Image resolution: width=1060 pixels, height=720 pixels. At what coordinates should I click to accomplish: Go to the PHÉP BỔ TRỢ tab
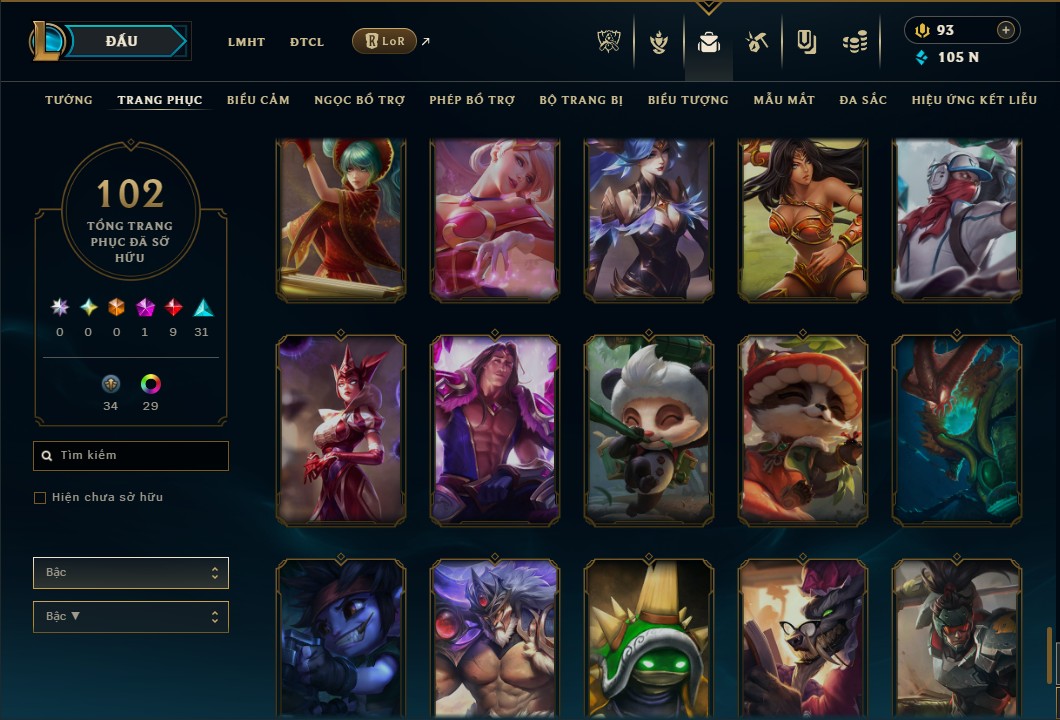[x=472, y=100]
